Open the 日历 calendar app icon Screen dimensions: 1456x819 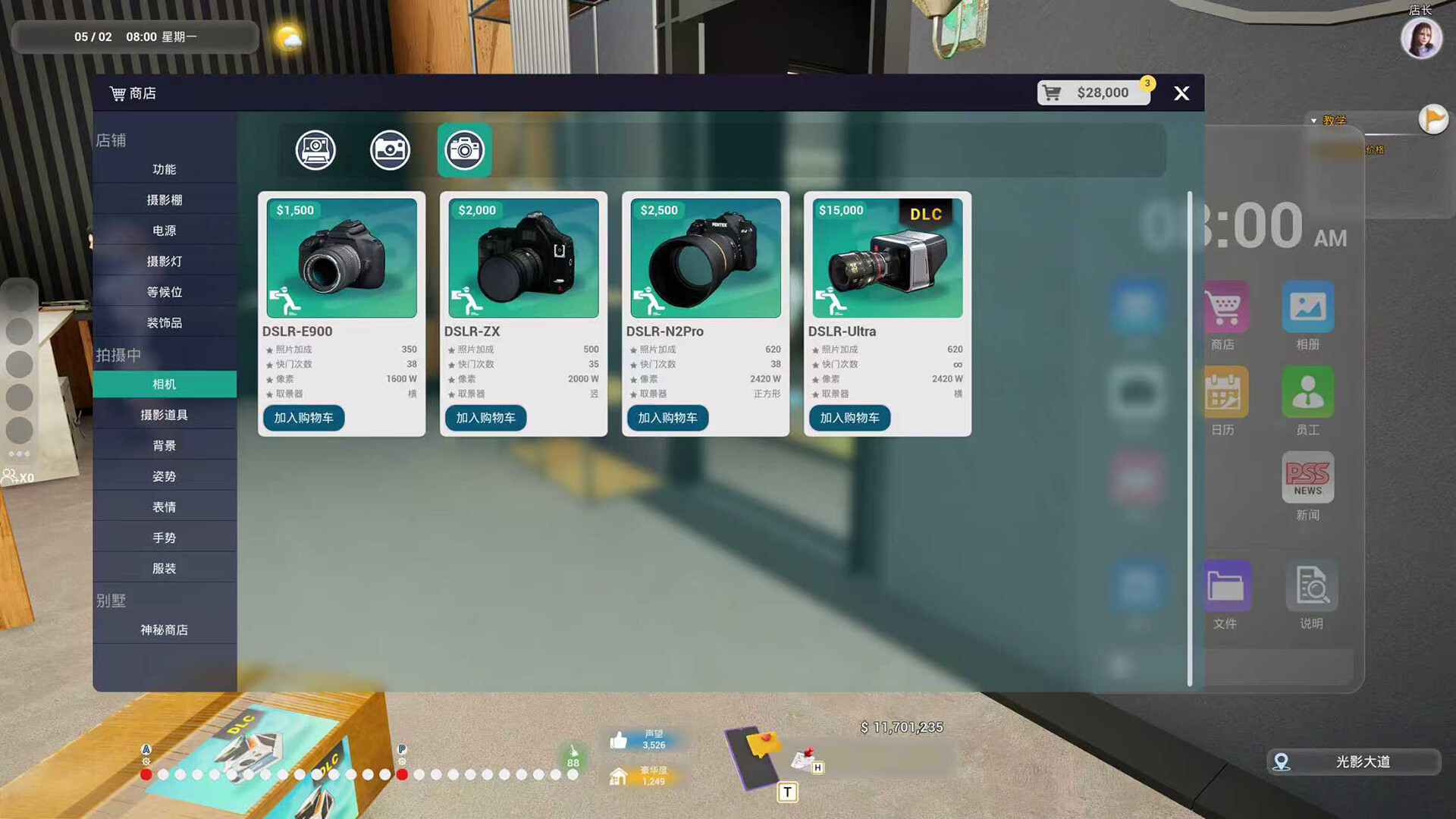[x=1224, y=393]
